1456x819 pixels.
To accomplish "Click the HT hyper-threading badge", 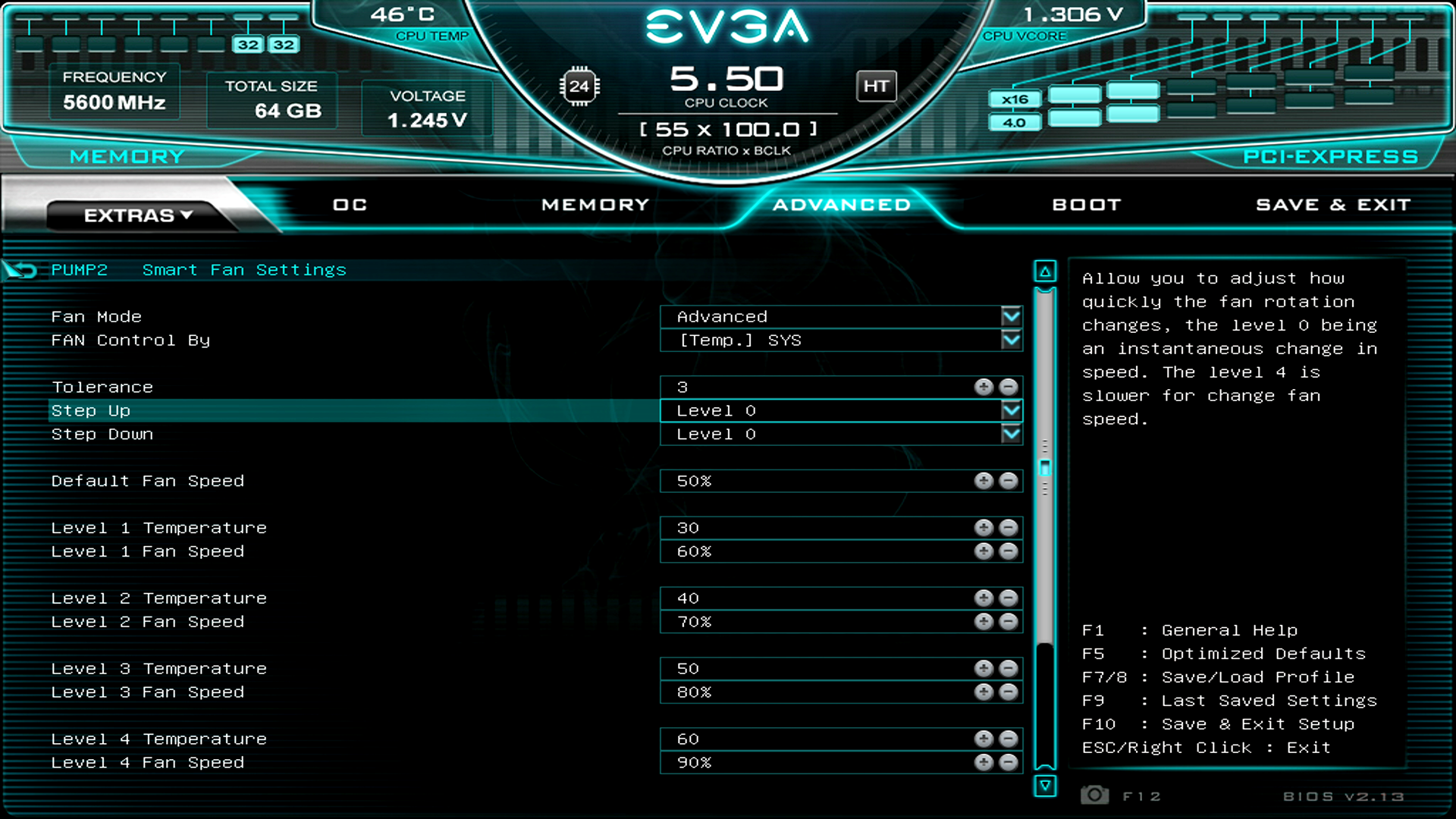I will 876,86.
